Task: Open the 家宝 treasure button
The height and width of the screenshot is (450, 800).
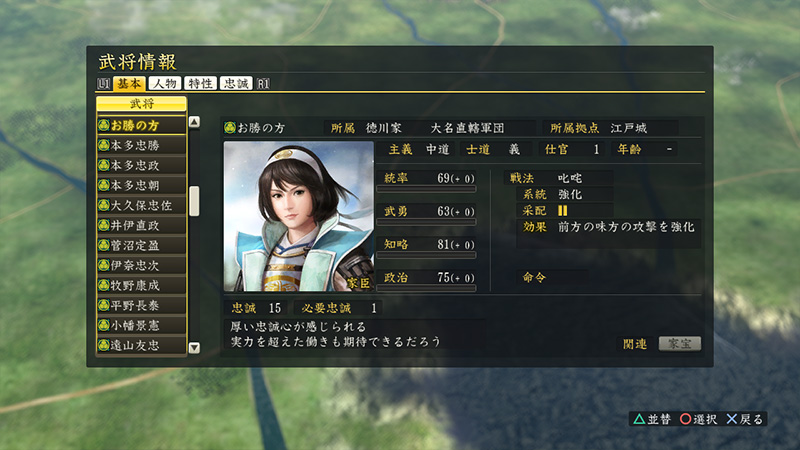Action: point(680,343)
